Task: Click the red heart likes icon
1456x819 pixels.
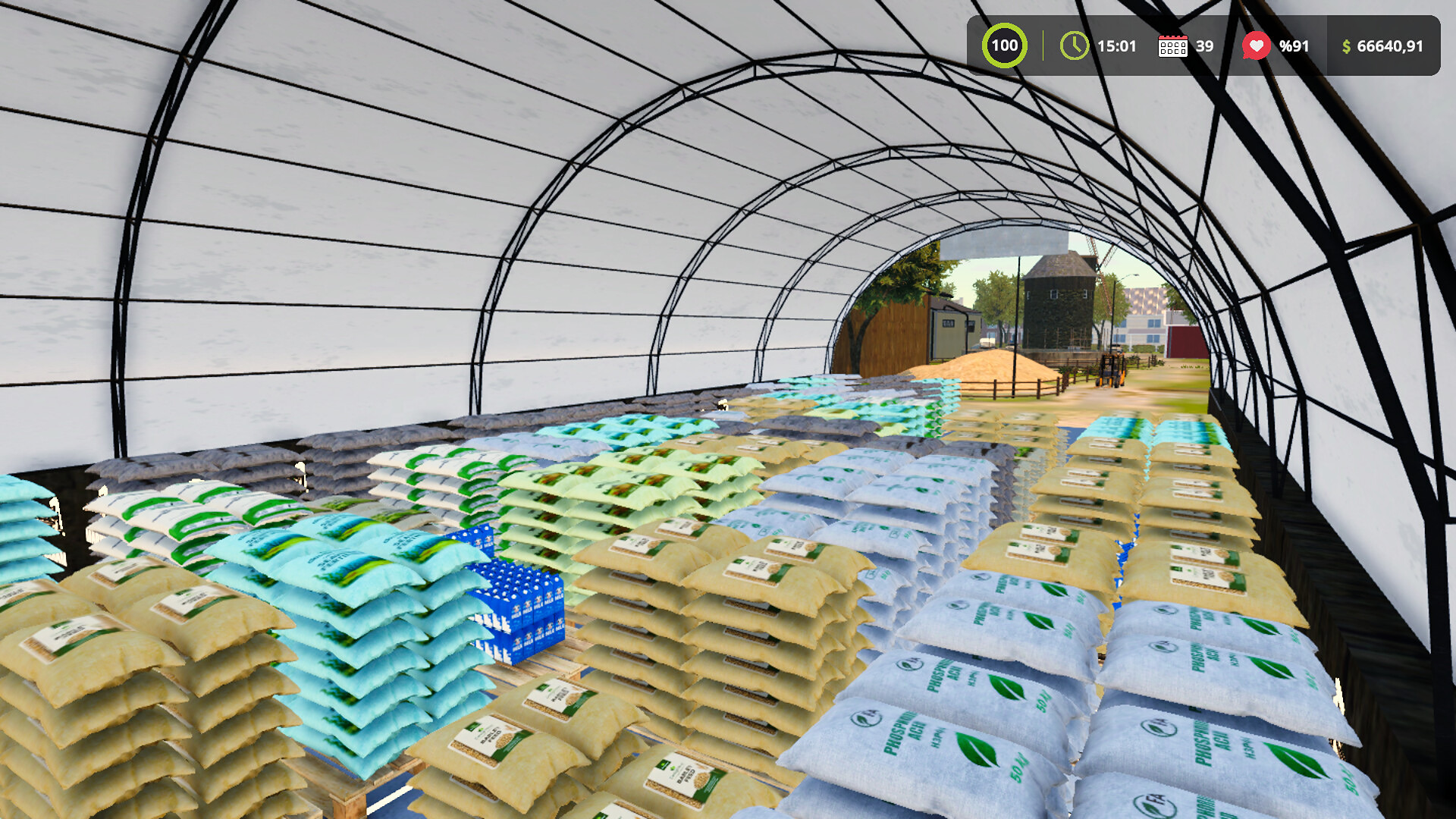Action: click(x=1258, y=45)
